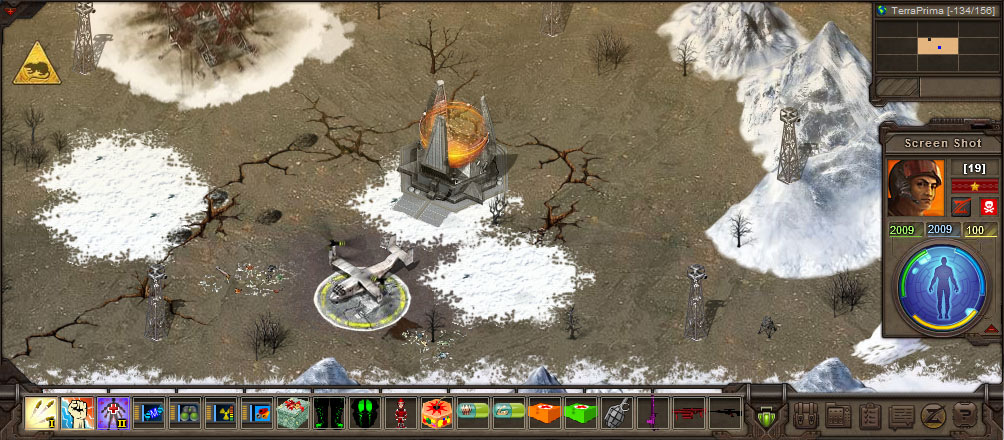
Task: Equip the purple rifle in hotbar
Action: coord(651,411)
